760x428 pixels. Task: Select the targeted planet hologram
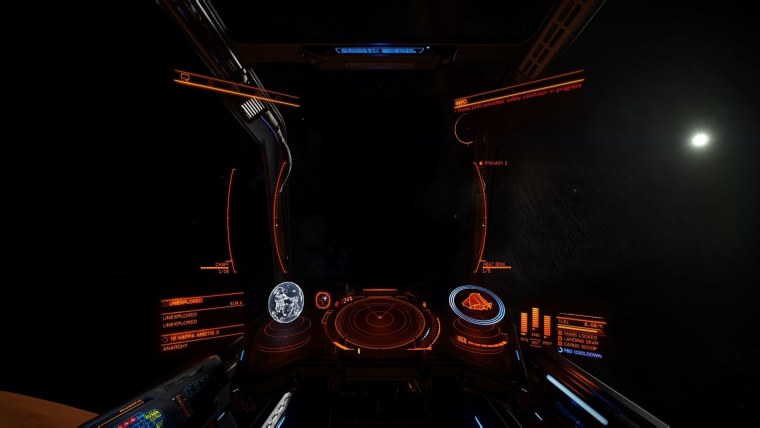tap(285, 301)
